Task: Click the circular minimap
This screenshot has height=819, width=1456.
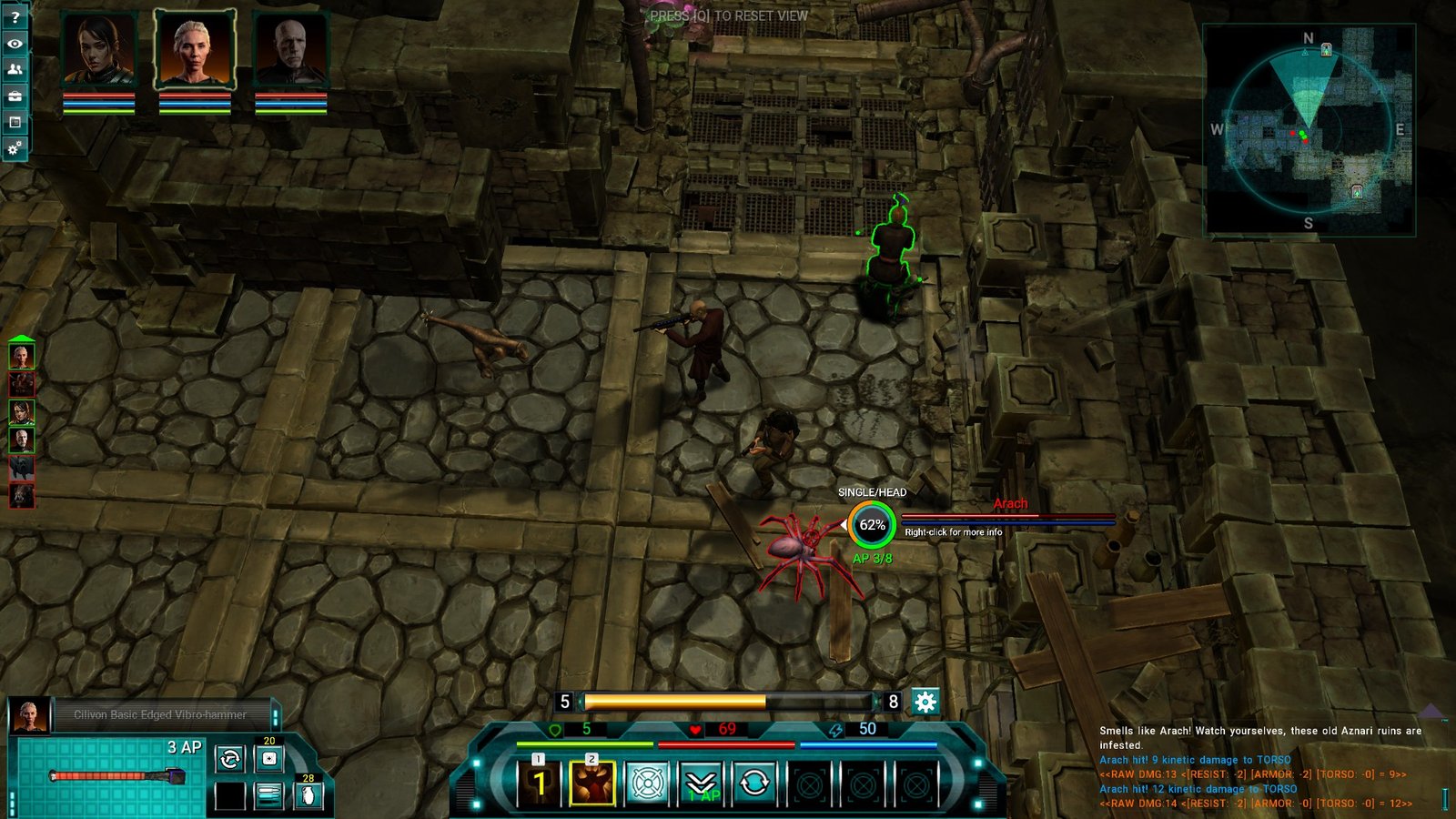Action: coord(1308,129)
